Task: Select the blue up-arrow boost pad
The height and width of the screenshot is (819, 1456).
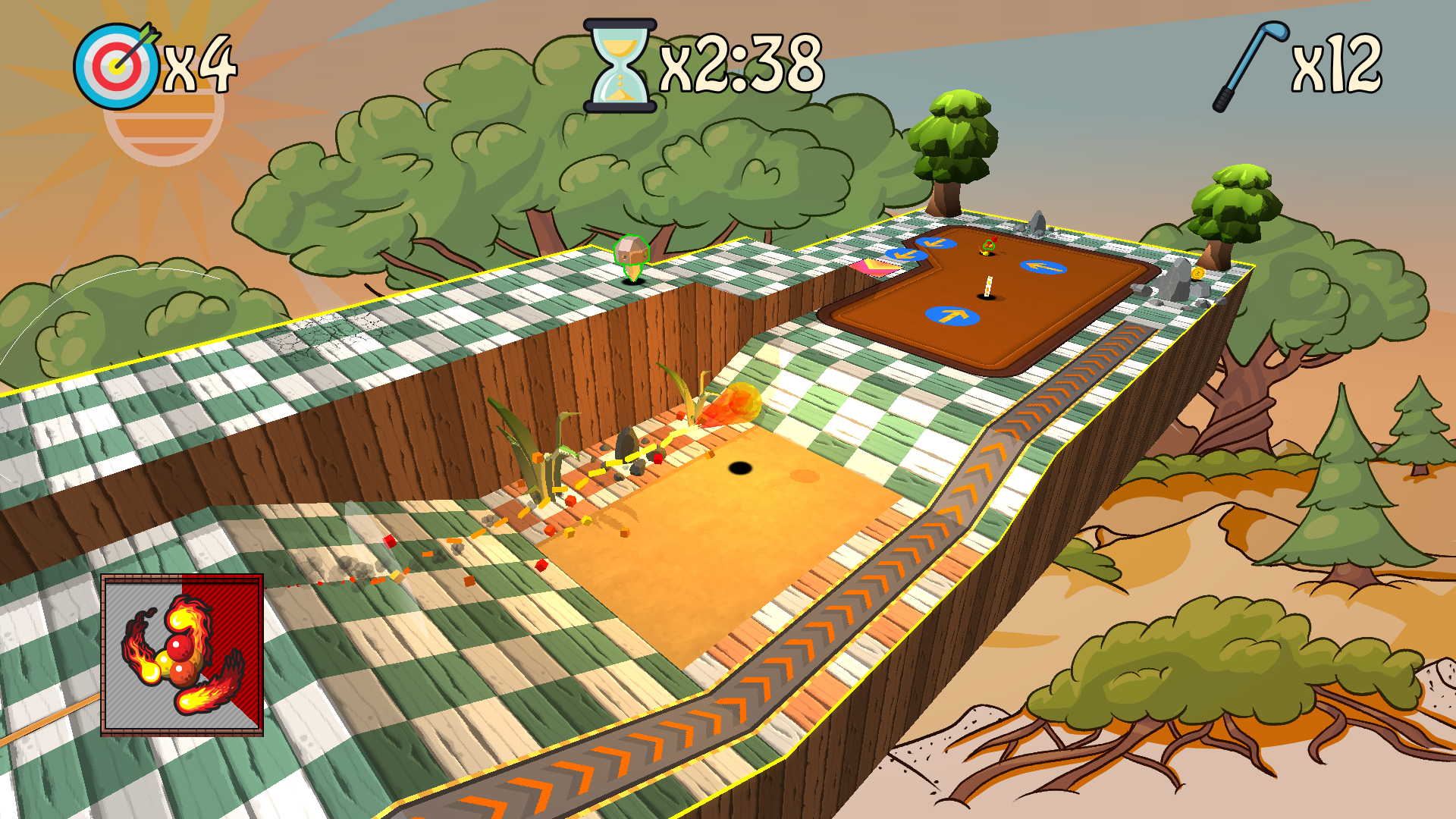Action: (x=952, y=316)
